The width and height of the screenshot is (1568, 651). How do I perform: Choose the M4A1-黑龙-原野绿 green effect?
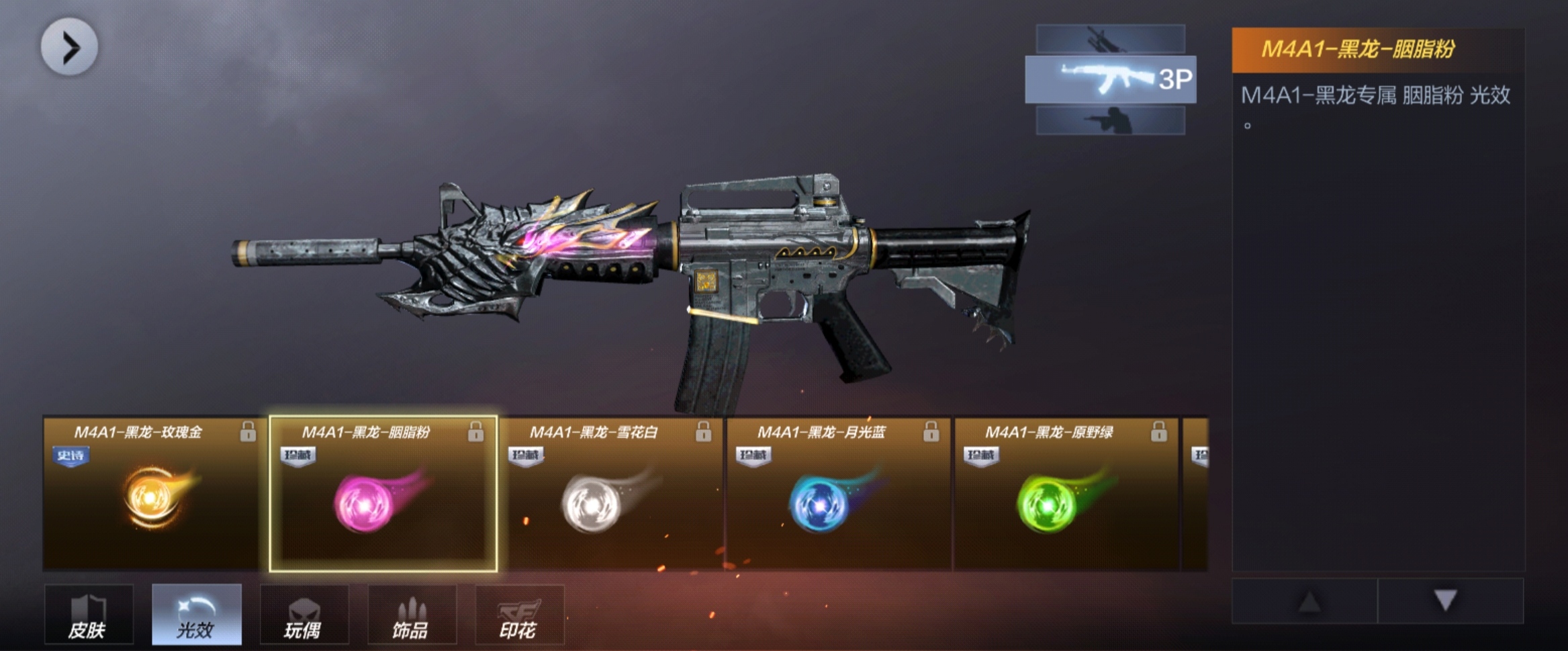[1066, 494]
